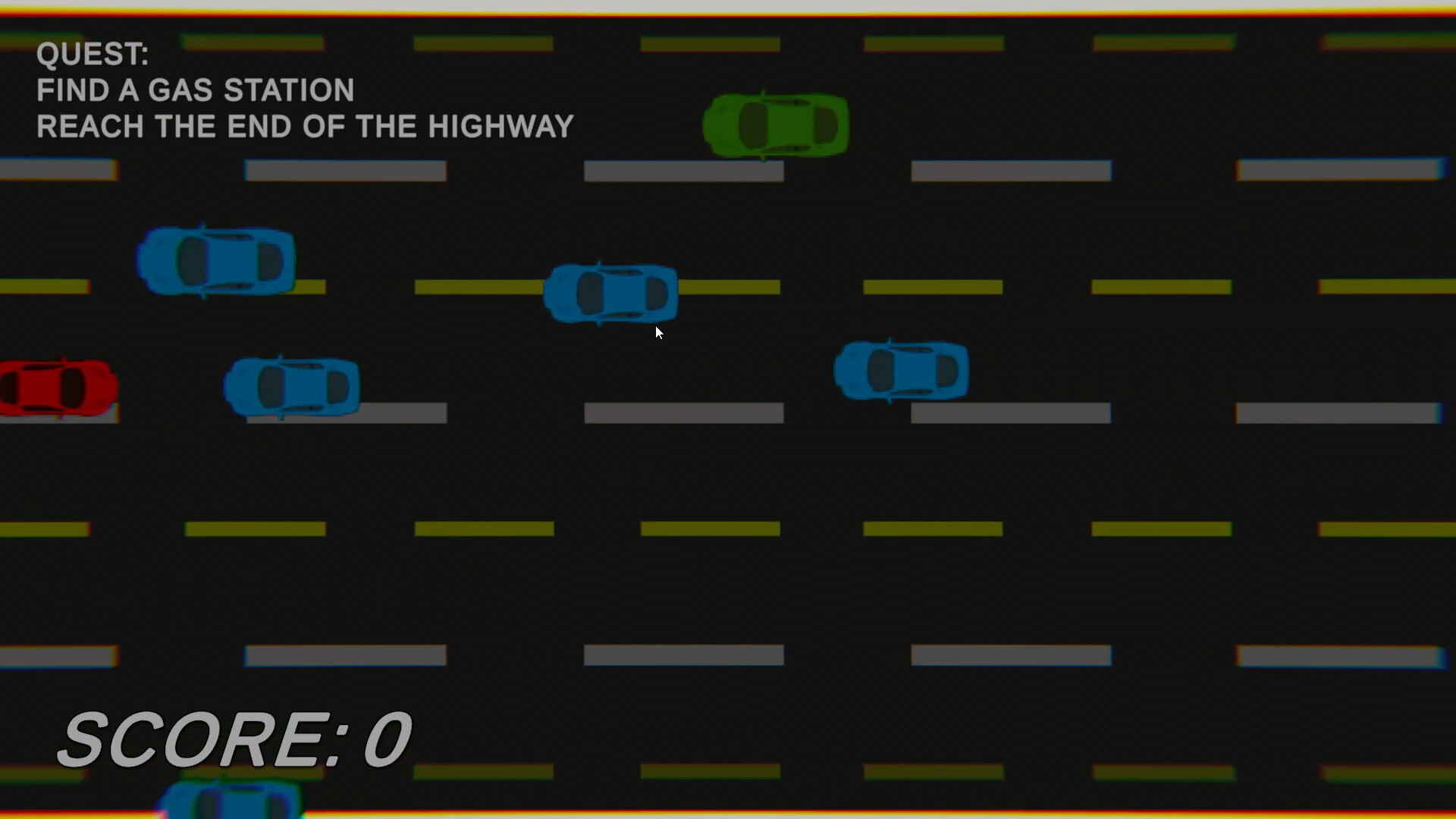Click the blue car near the cursor
Image resolution: width=1456 pixels, height=819 pixels.
coord(611,293)
